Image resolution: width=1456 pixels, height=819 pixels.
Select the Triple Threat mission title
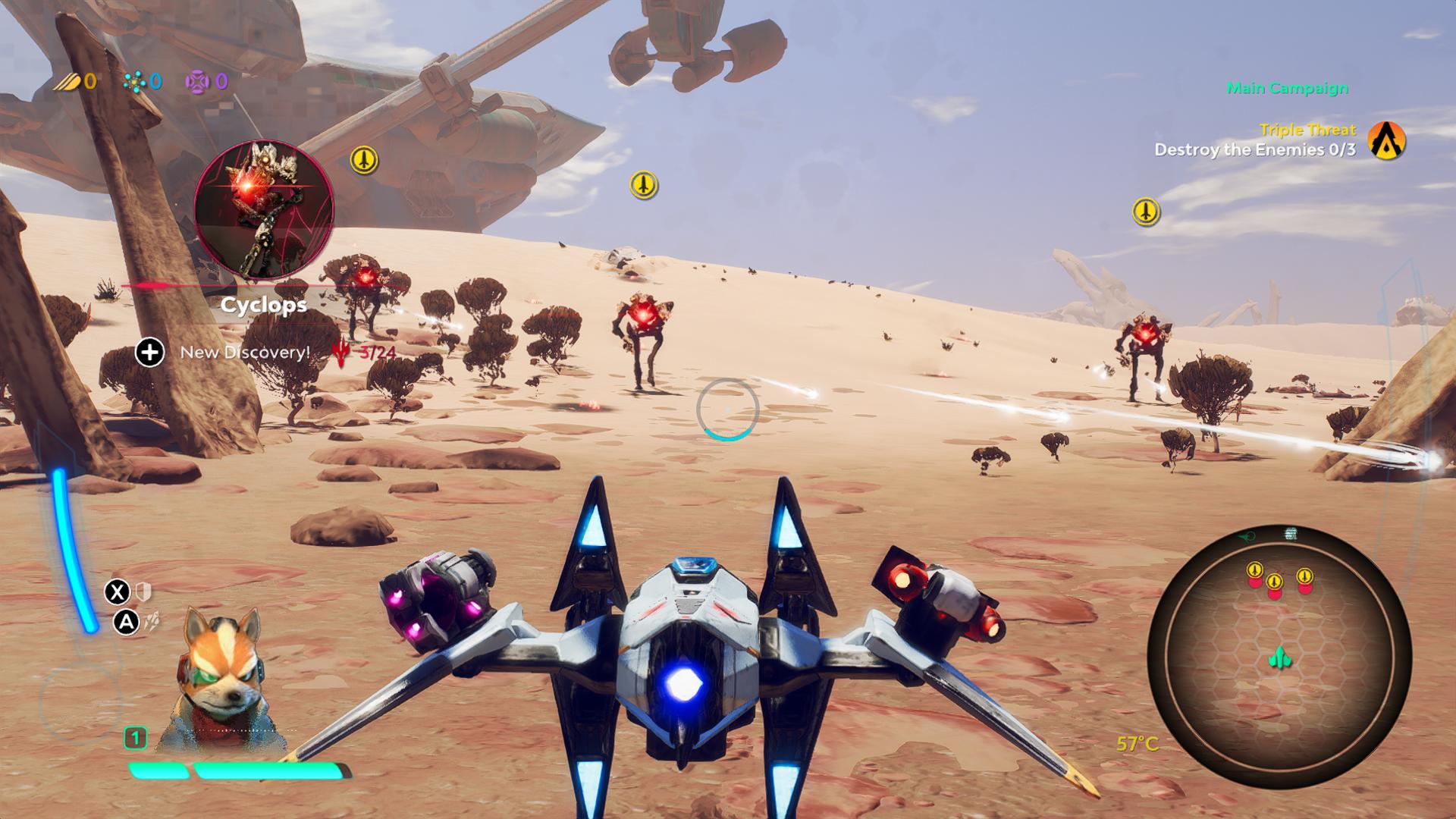[1310, 129]
